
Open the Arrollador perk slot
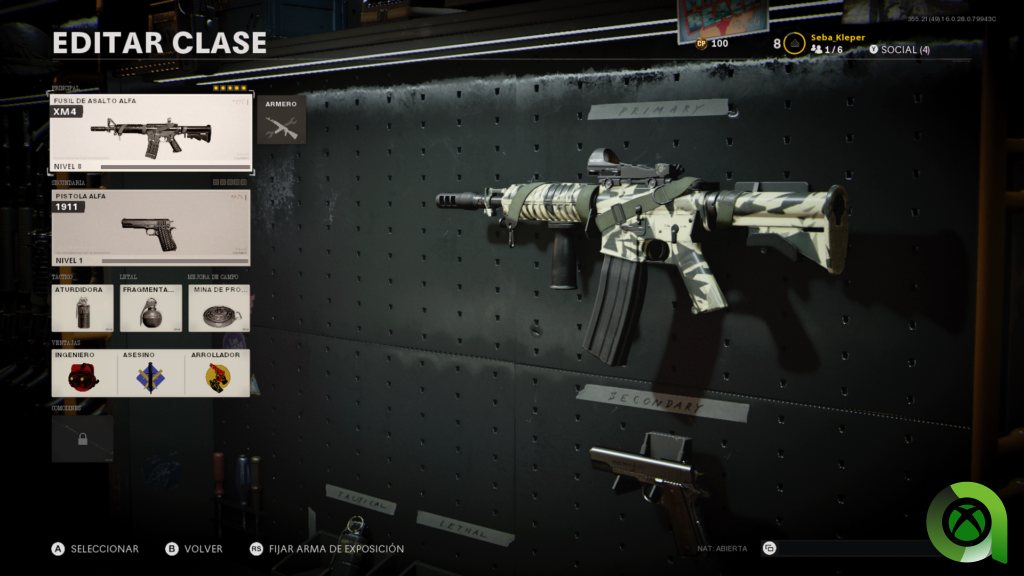point(218,372)
